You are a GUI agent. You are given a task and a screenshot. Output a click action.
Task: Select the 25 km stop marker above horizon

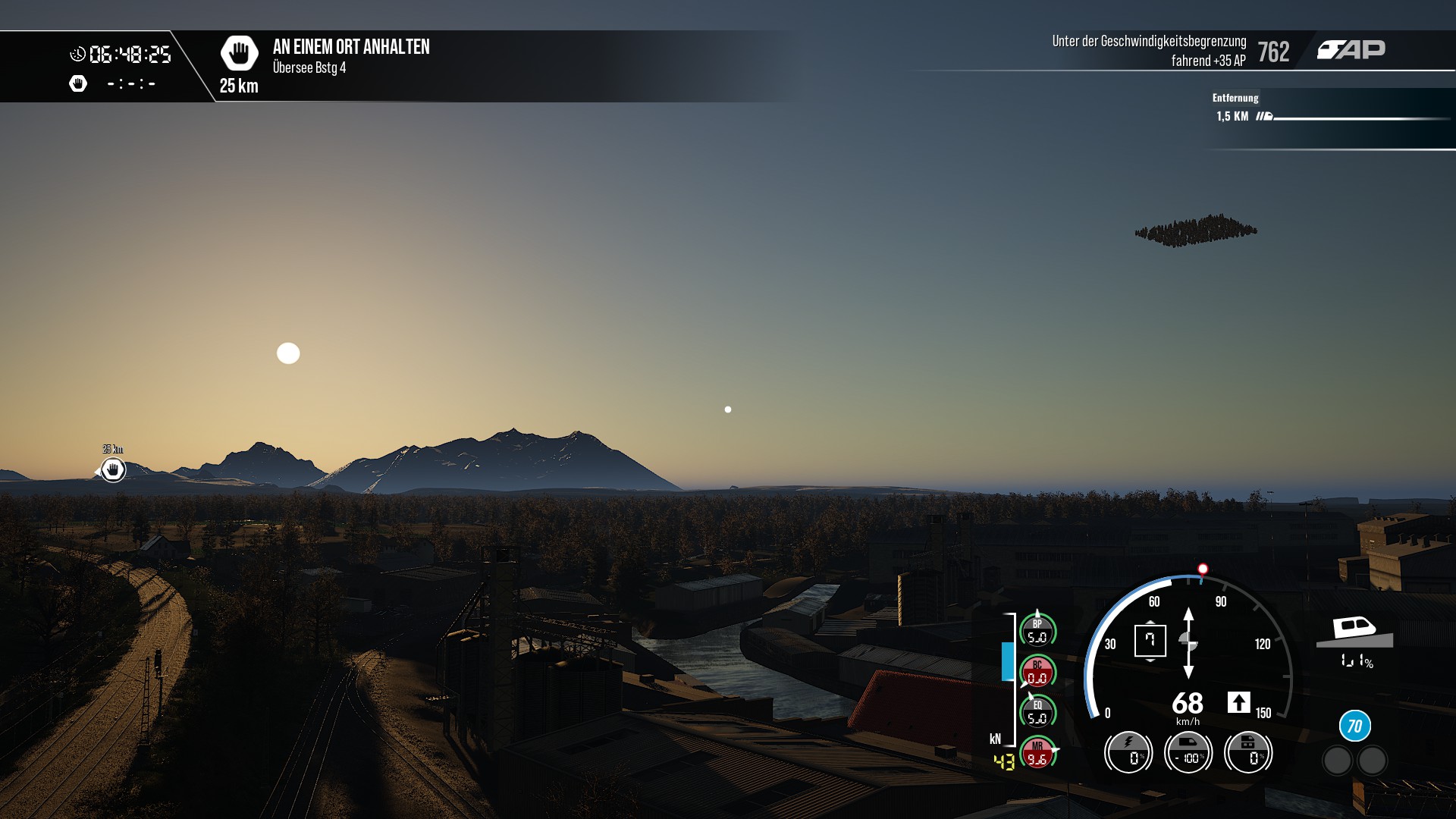pyautogui.click(x=113, y=469)
